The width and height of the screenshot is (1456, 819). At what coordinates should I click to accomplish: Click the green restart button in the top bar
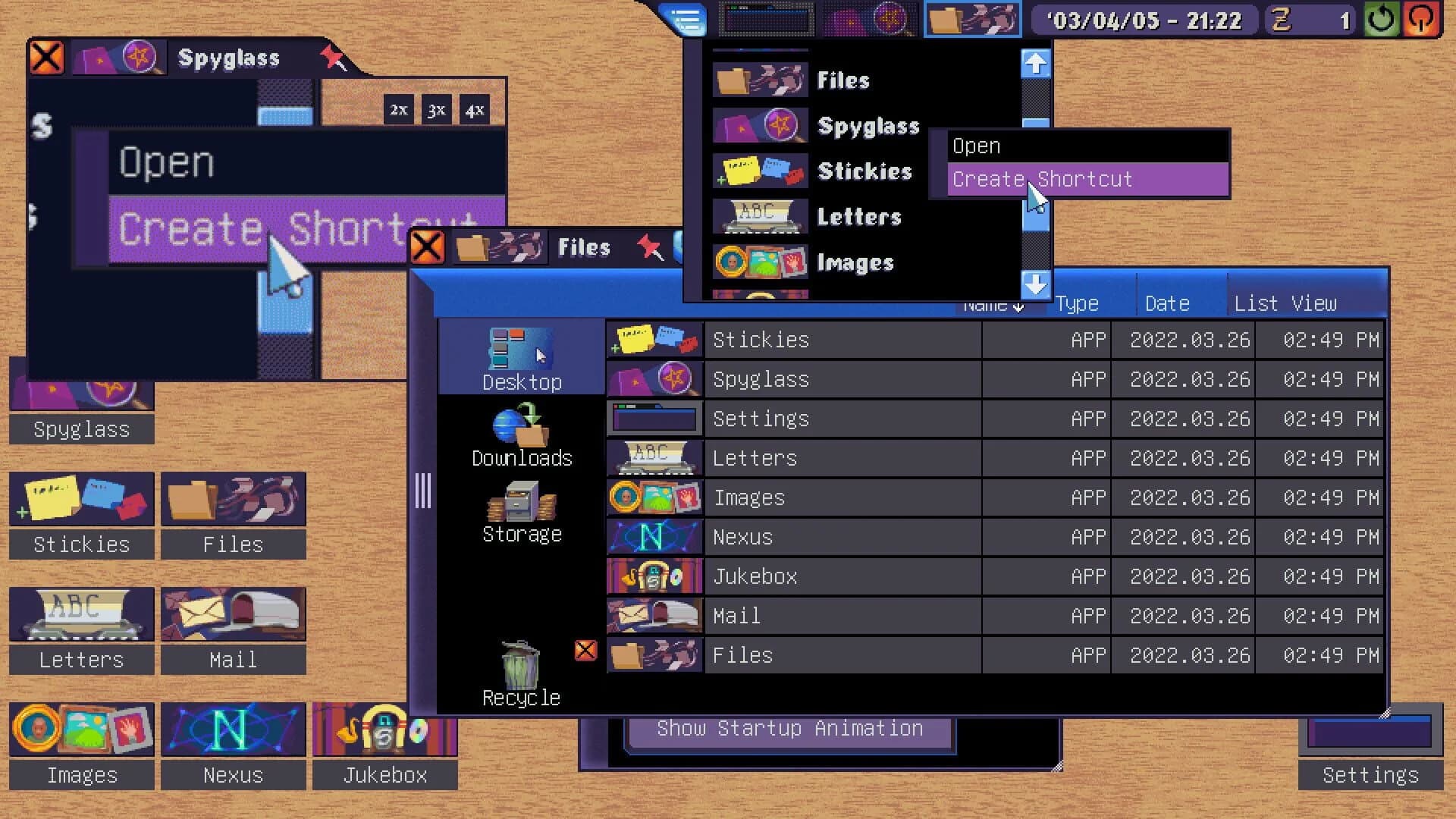[x=1379, y=20]
